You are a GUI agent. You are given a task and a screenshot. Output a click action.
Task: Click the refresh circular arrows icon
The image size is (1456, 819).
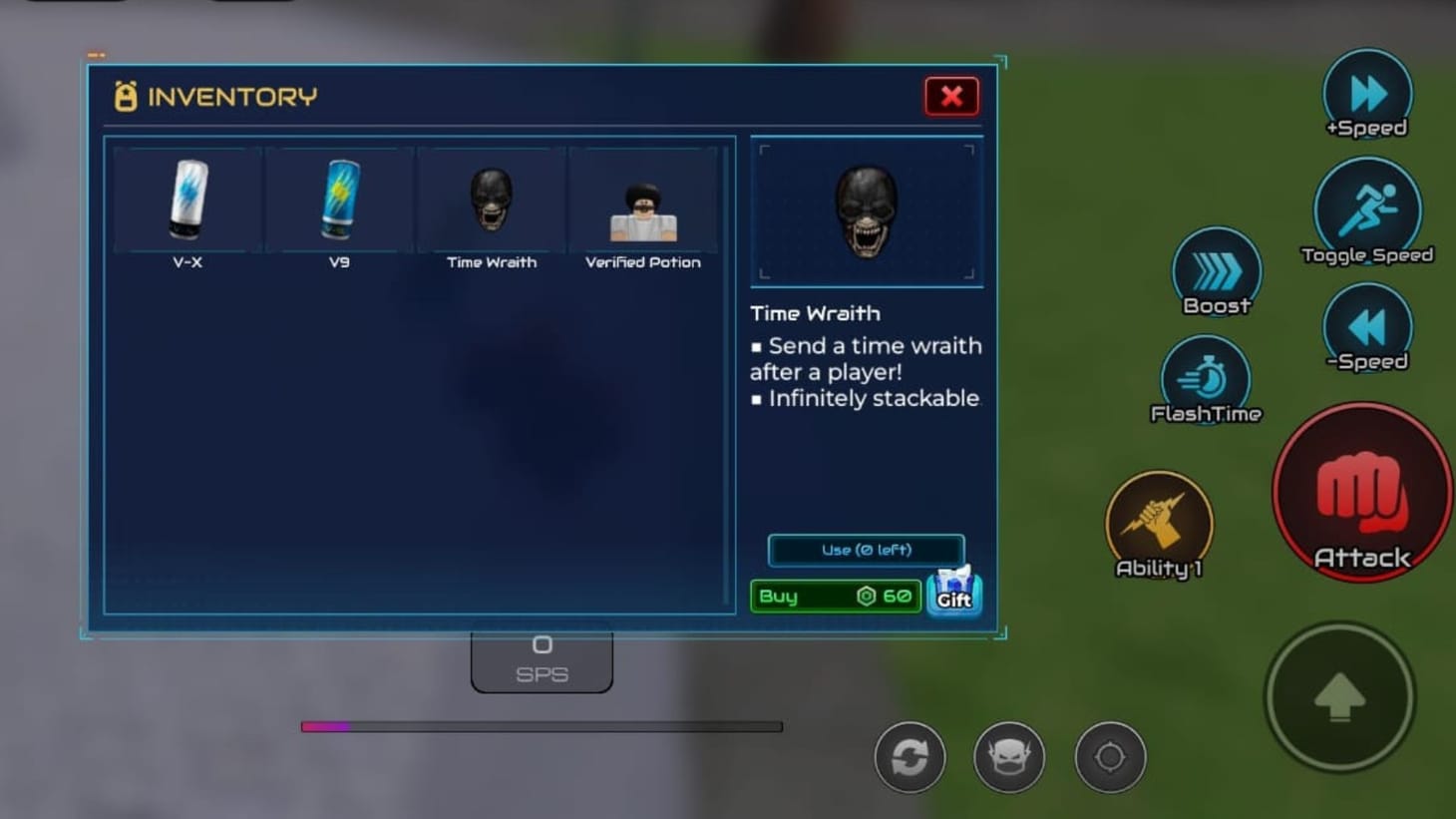tap(909, 757)
